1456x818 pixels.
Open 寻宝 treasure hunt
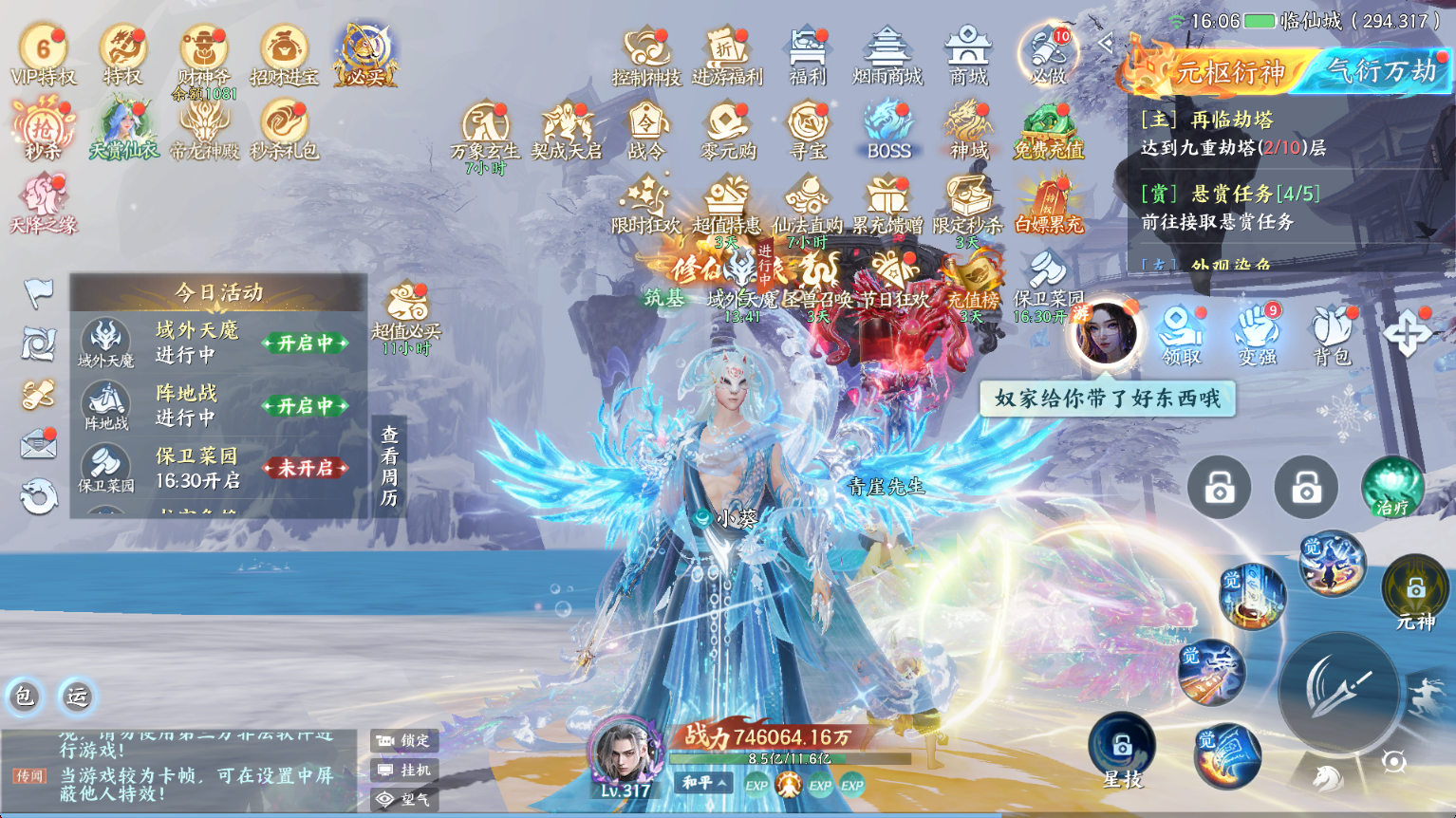point(808,129)
